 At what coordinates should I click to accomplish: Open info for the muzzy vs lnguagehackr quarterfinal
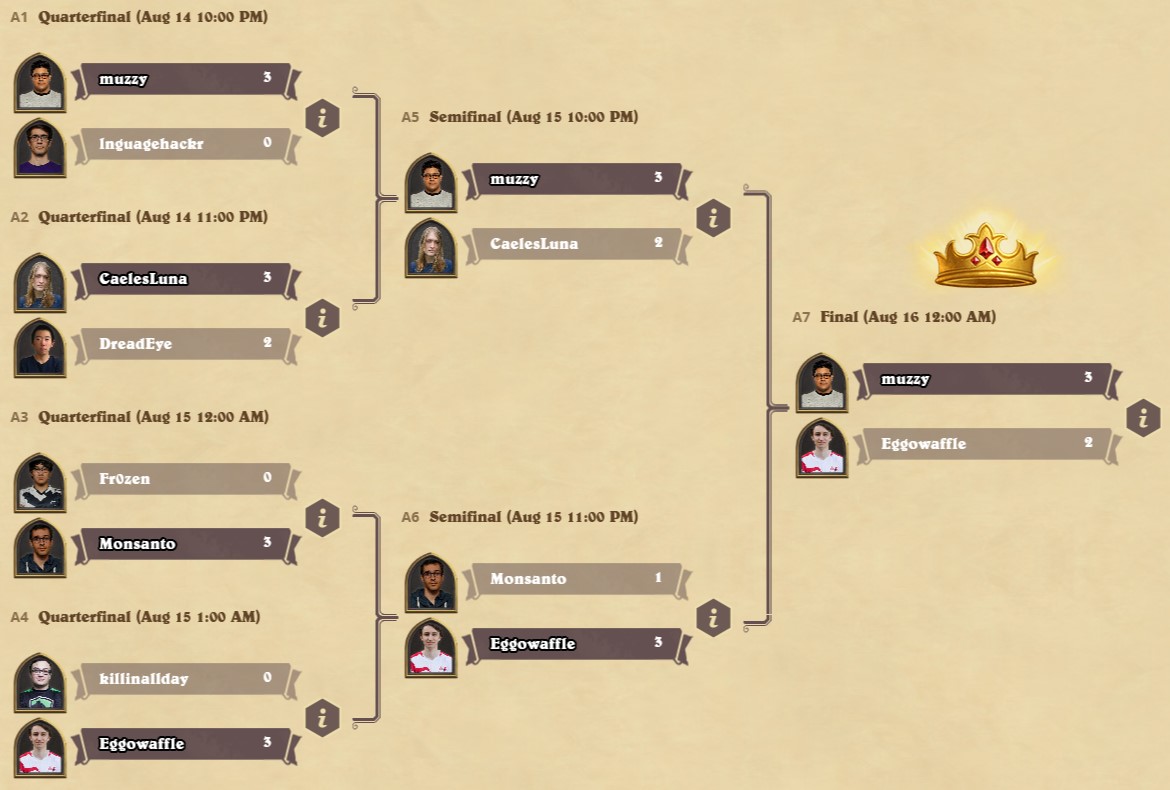(x=322, y=118)
